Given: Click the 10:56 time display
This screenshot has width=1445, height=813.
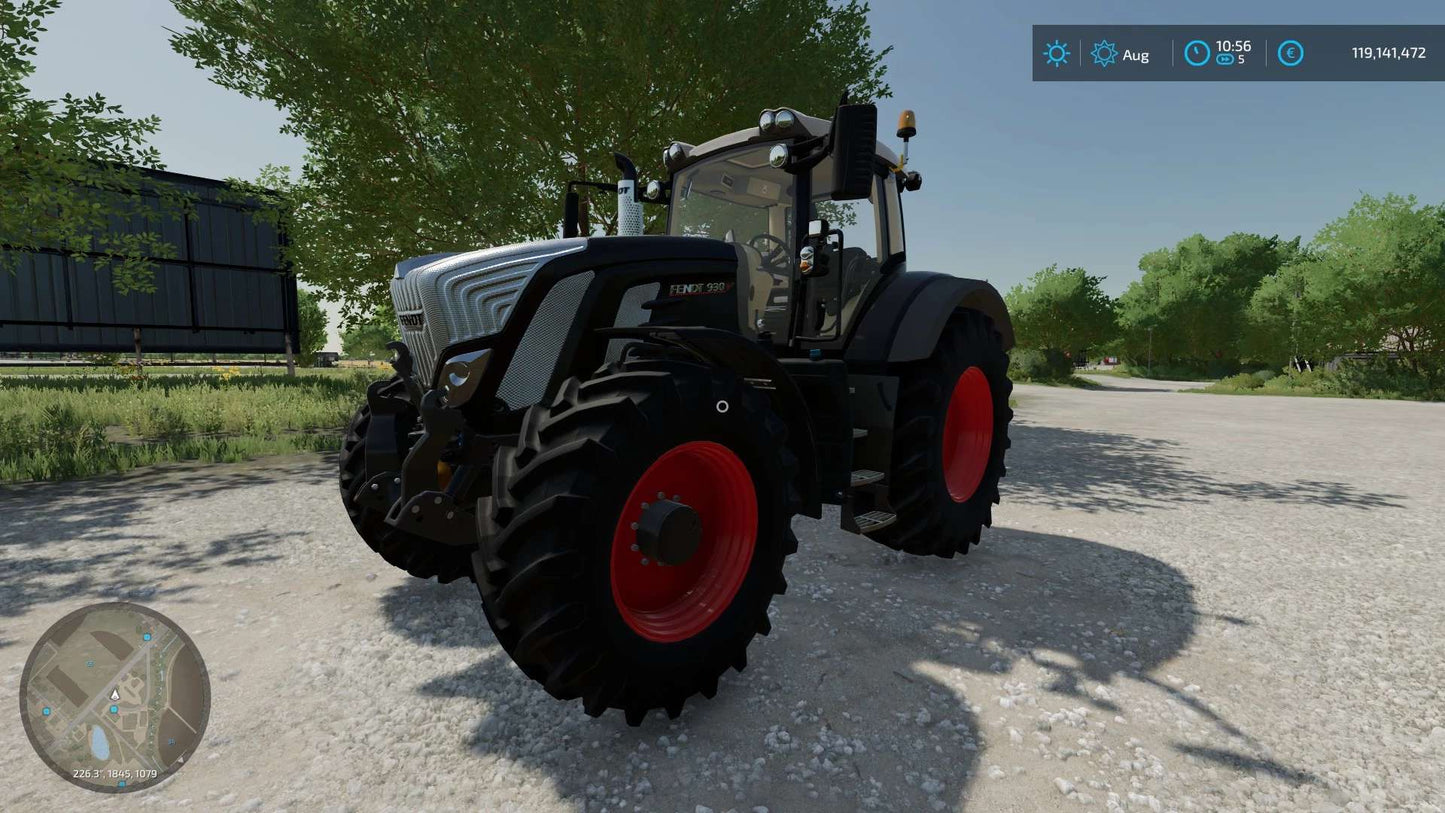Looking at the screenshot, I should pyautogui.click(x=1235, y=46).
